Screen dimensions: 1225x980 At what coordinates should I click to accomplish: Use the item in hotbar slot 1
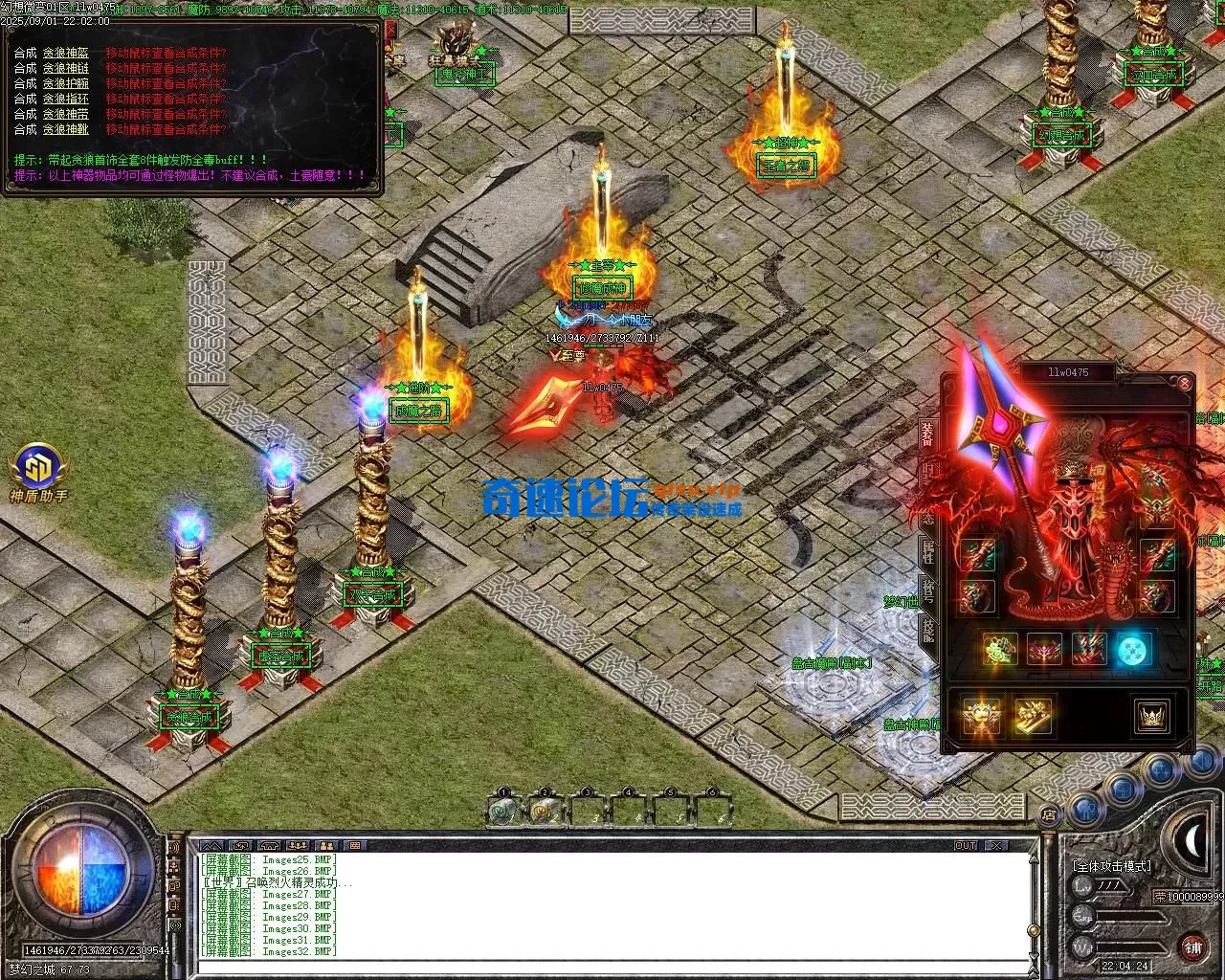tap(503, 812)
